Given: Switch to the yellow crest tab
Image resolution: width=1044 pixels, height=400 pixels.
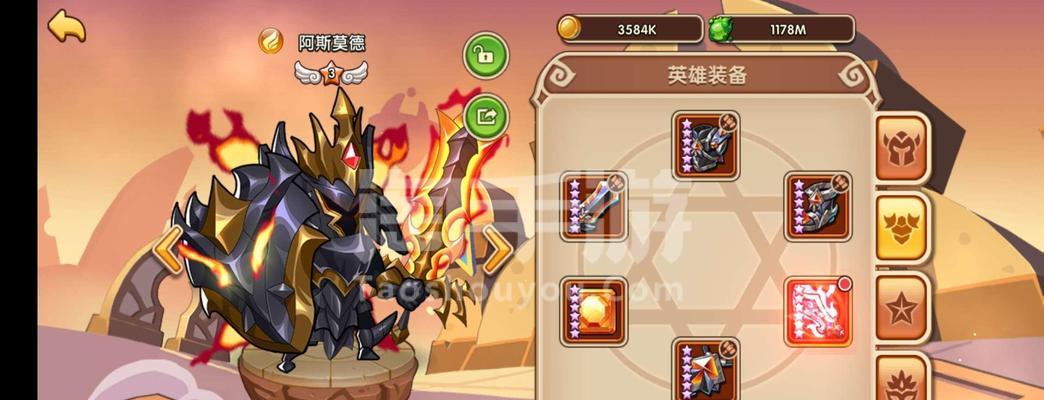Looking at the screenshot, I should 902,227.
